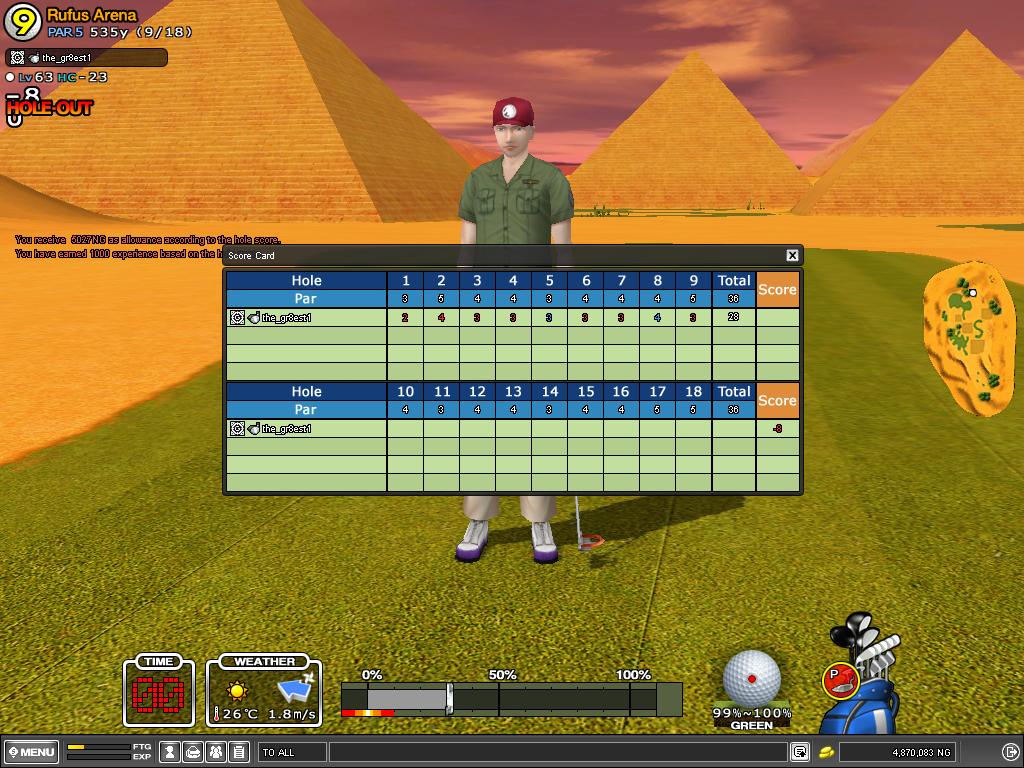The height and width of the screenshot is (768, 1024).
Task: Open the friends list icon
Action: click(216, 752)
